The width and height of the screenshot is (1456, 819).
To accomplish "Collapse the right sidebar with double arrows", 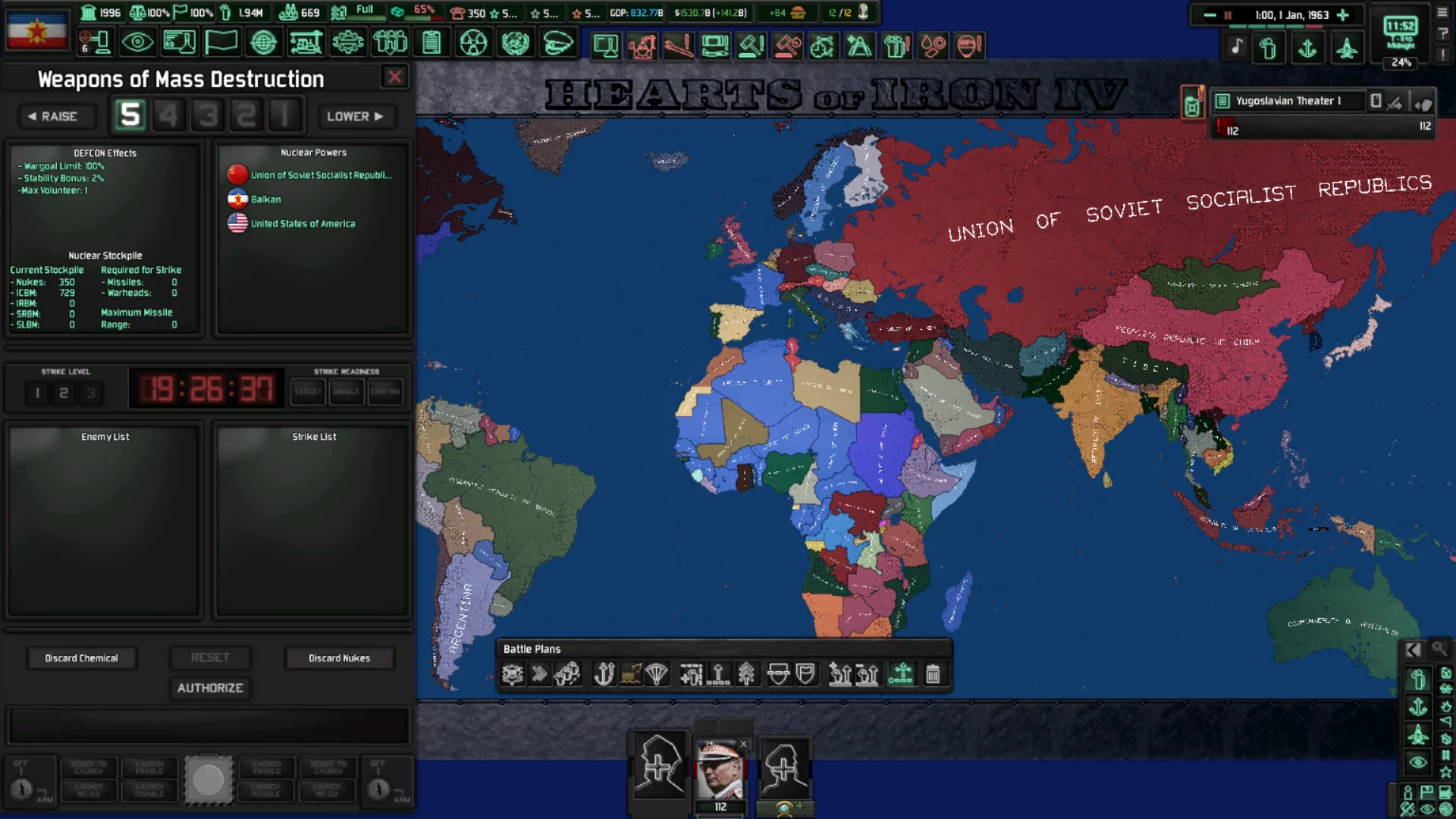I will 1414,650.
